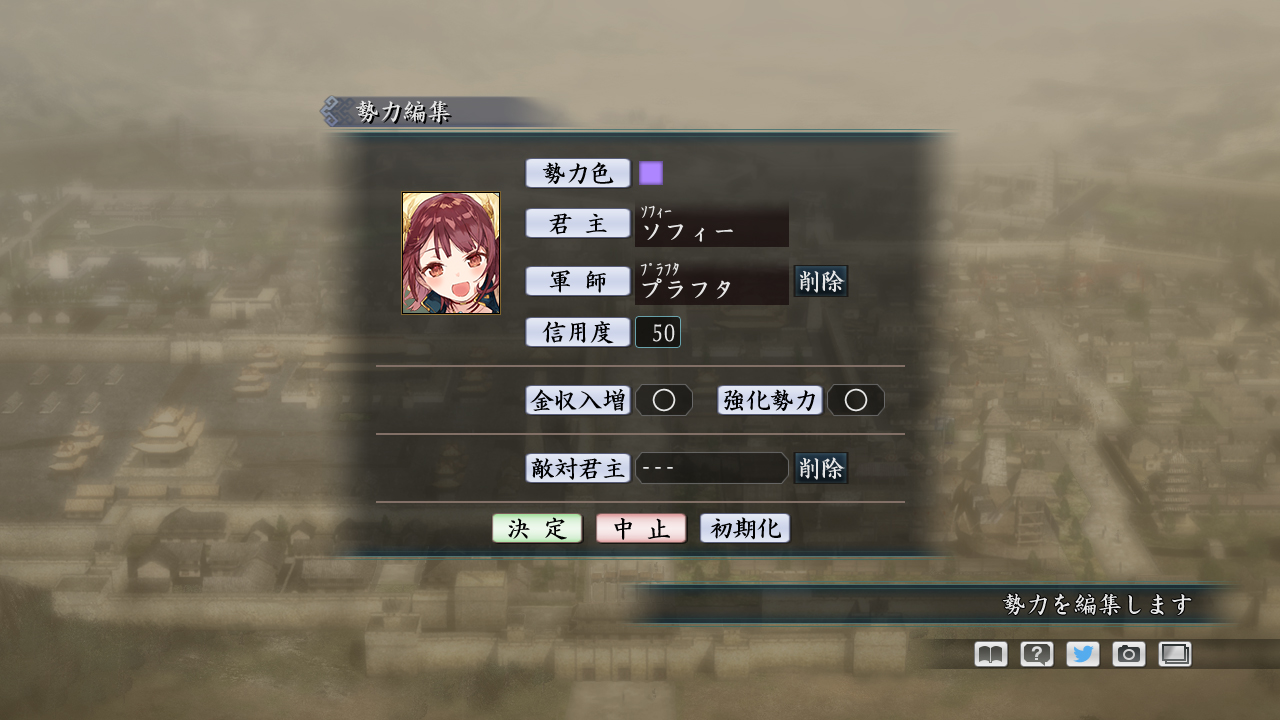Toggle the 金収入増 income bonus circle
The image size is (1280, 720).
[x=664, y=400]
